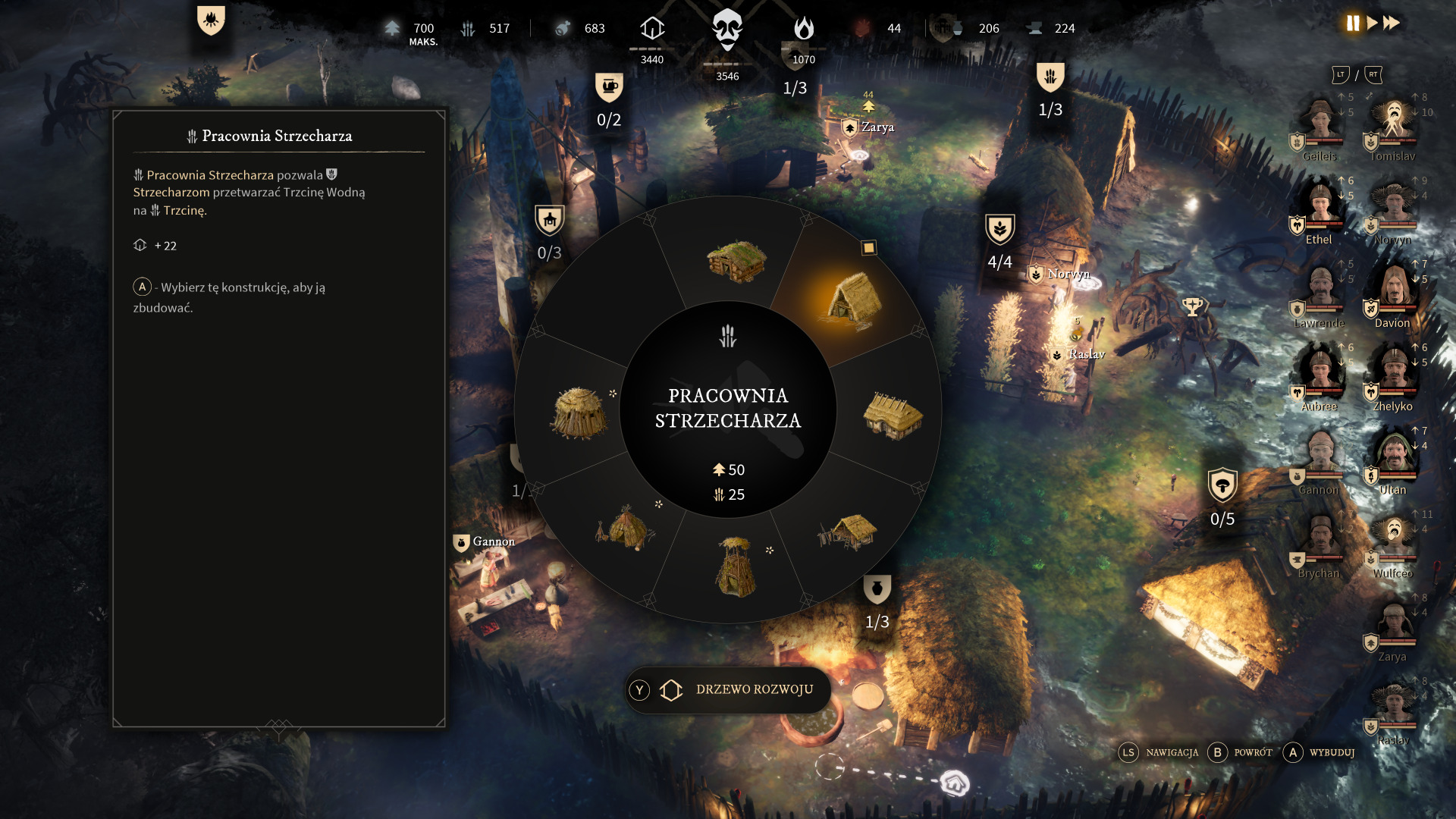
Task: Select villager Ethel's portrait
Action: (x=1320, y=203)
